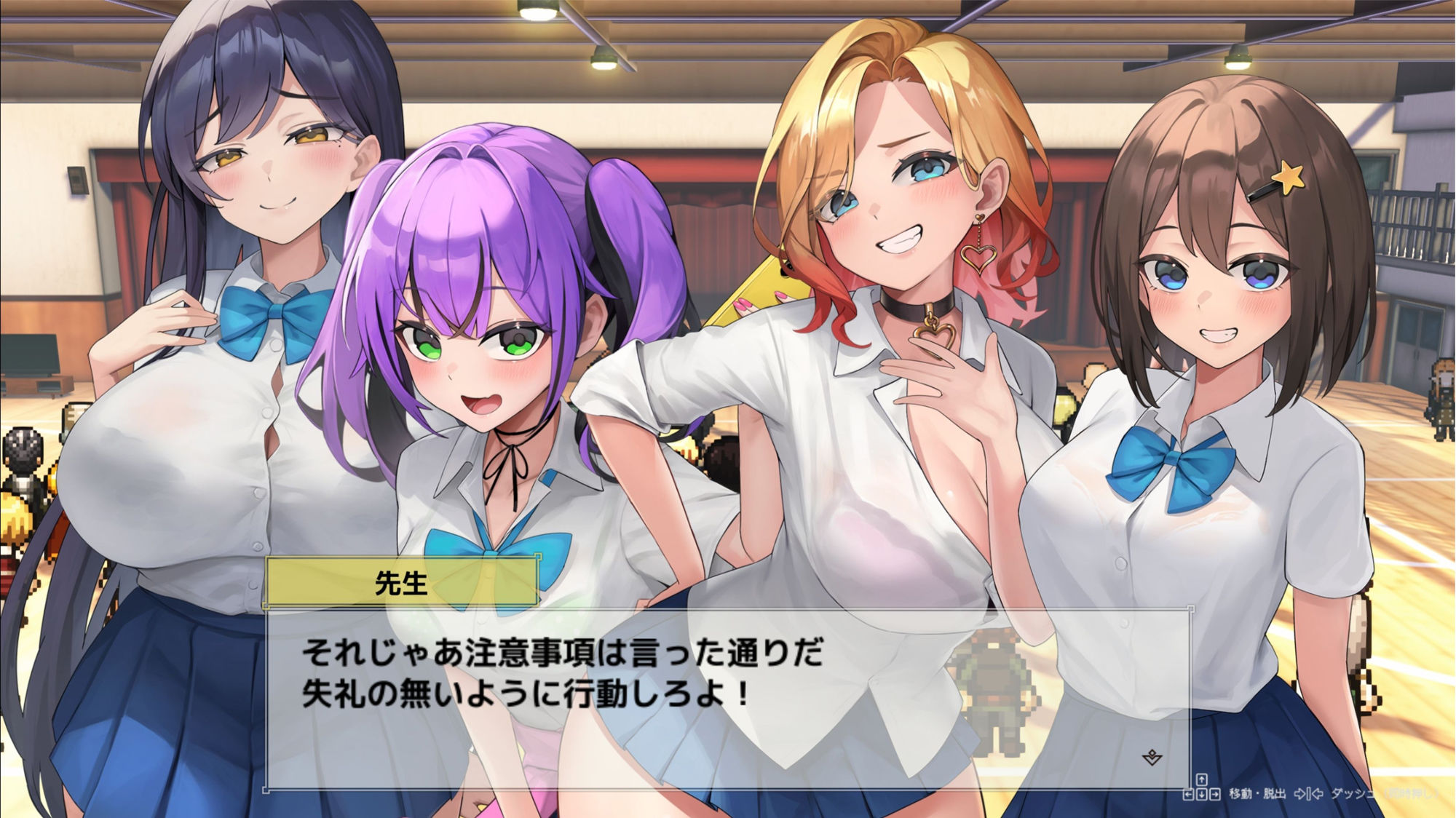
Task: Click the left arrow key icon hint
Action: [1187, 795]
